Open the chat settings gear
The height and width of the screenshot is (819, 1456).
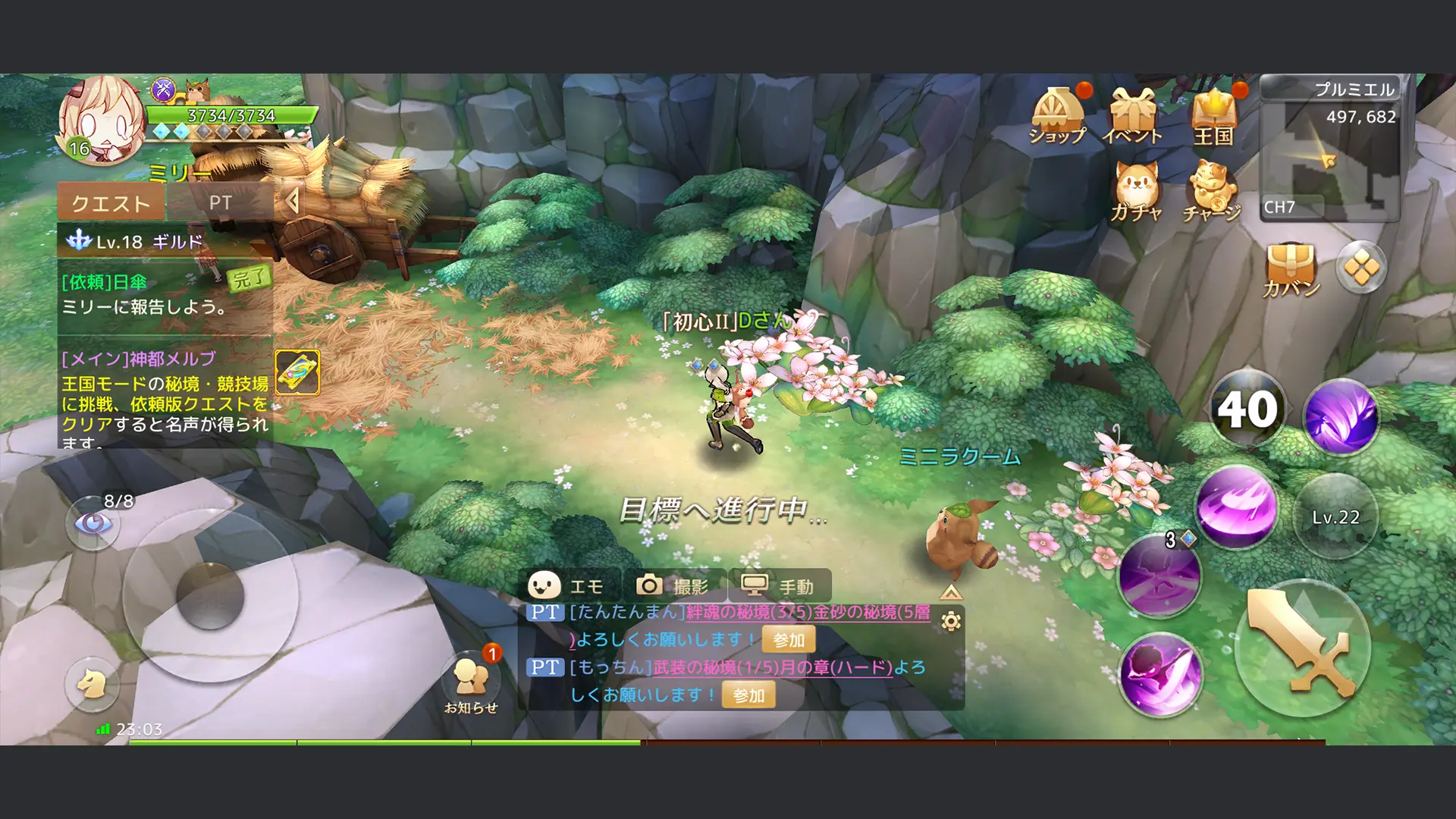pos(951,622)
